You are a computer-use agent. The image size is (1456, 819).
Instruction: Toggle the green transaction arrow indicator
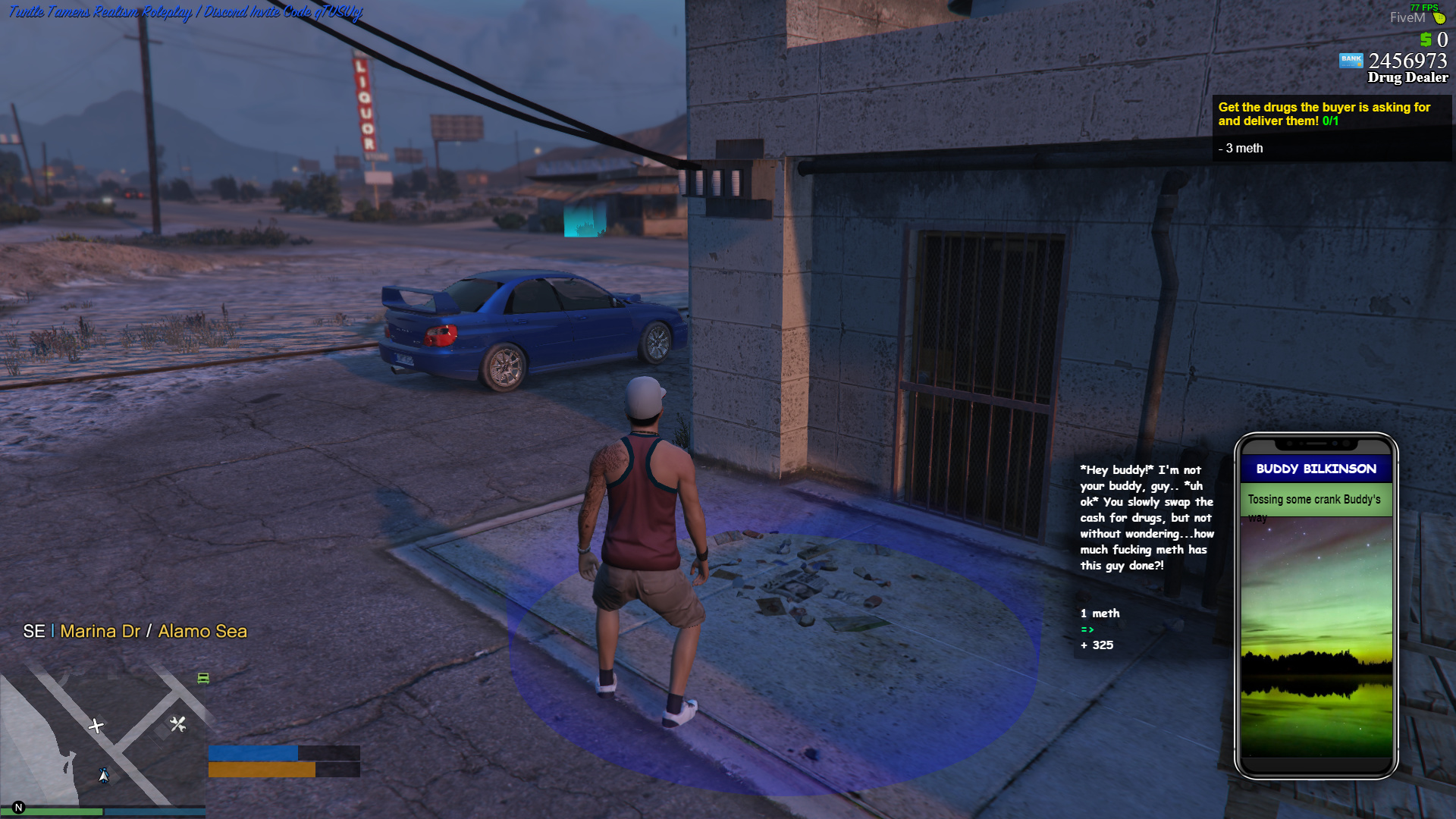1087,629
